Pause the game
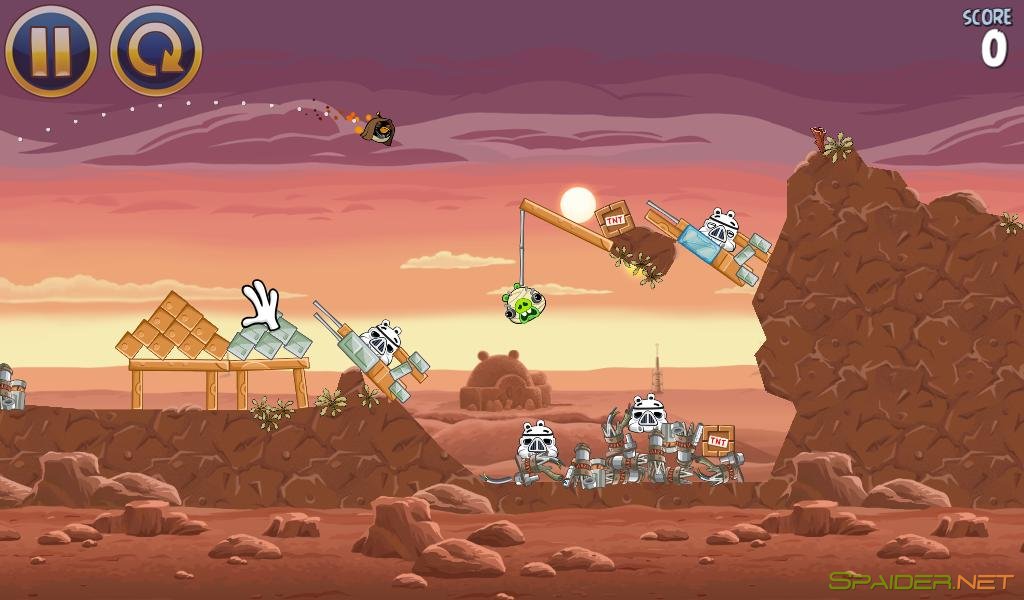Viewport: 1024px width, 600px height. pos(51,50)
